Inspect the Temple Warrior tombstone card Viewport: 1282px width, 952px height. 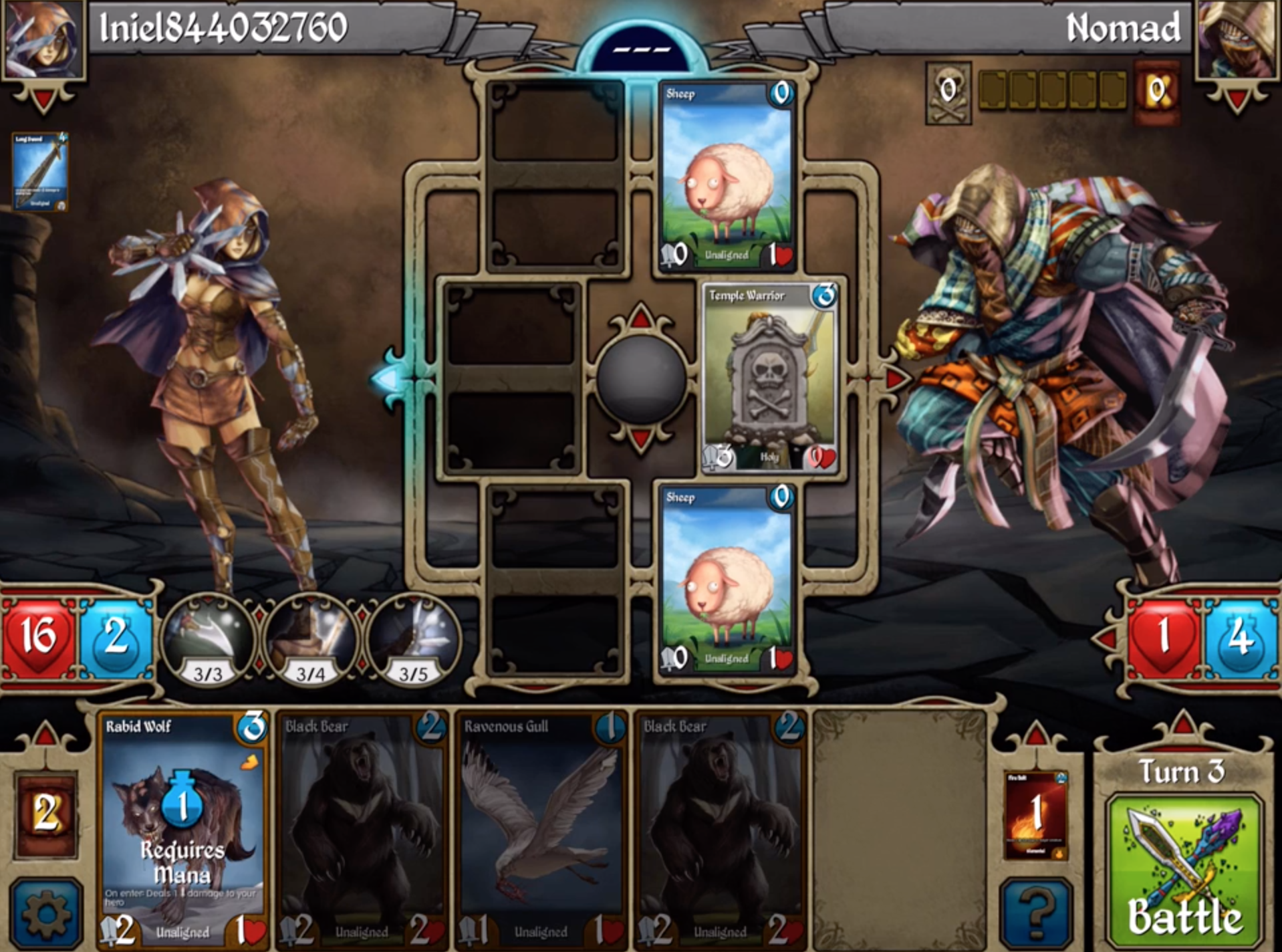[770, 378]
